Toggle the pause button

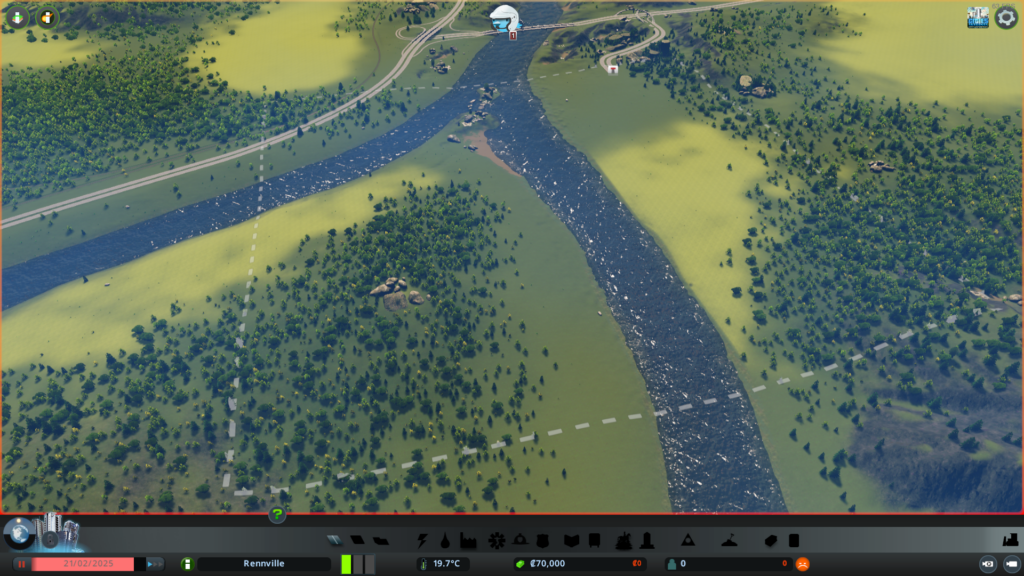pyautogui.click(x=20, y=564)
